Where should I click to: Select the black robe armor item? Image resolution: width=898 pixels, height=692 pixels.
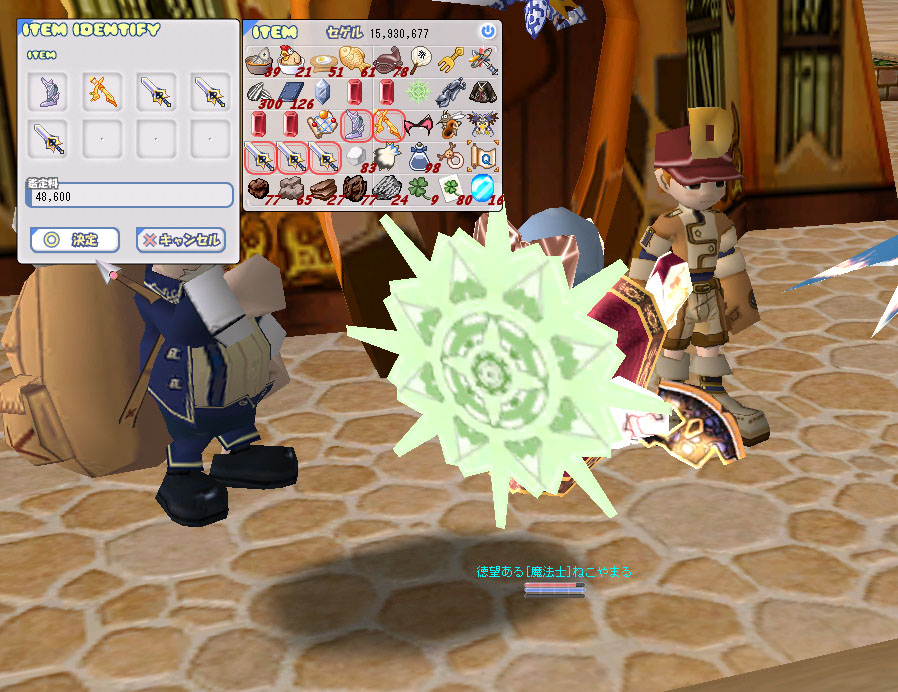tap(484, 93)
